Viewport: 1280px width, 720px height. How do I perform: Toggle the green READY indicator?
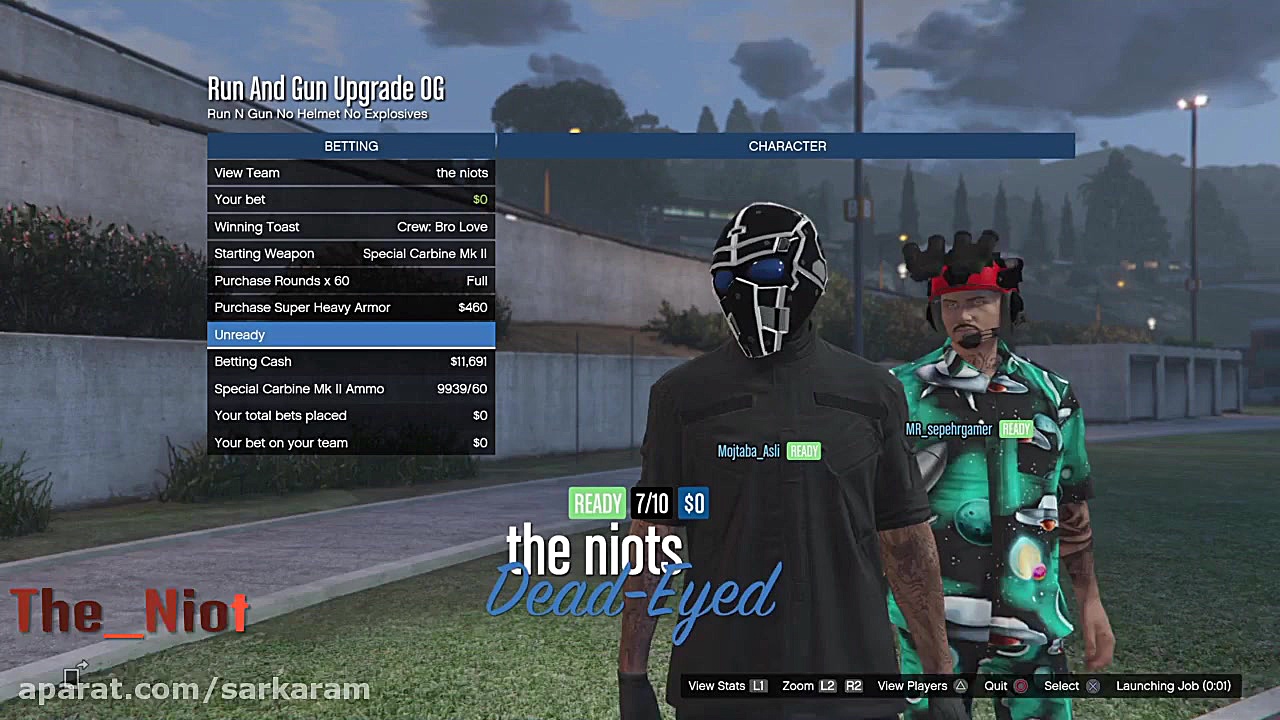pos(597,504)
